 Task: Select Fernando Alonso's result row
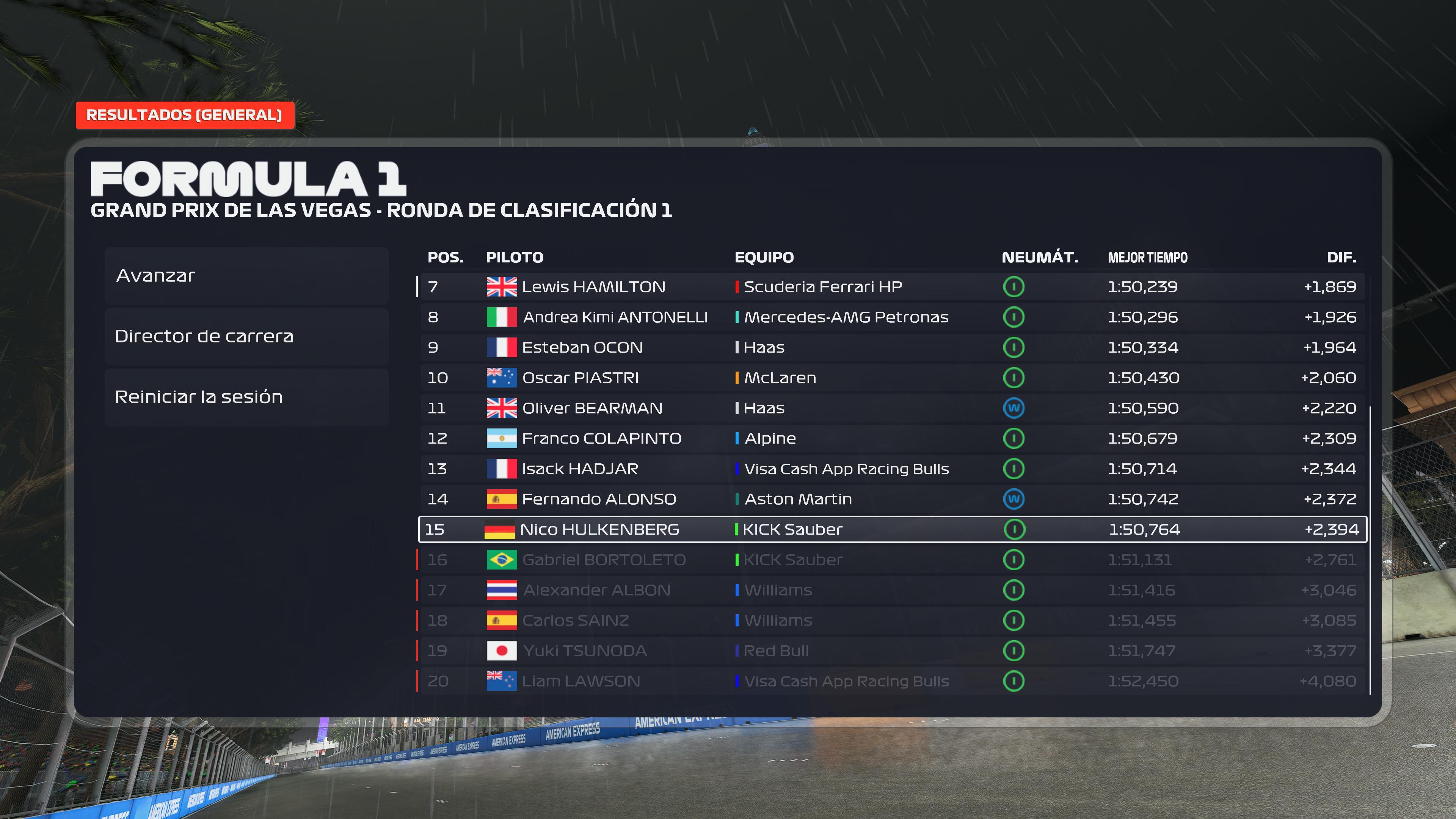coord(892,499)
